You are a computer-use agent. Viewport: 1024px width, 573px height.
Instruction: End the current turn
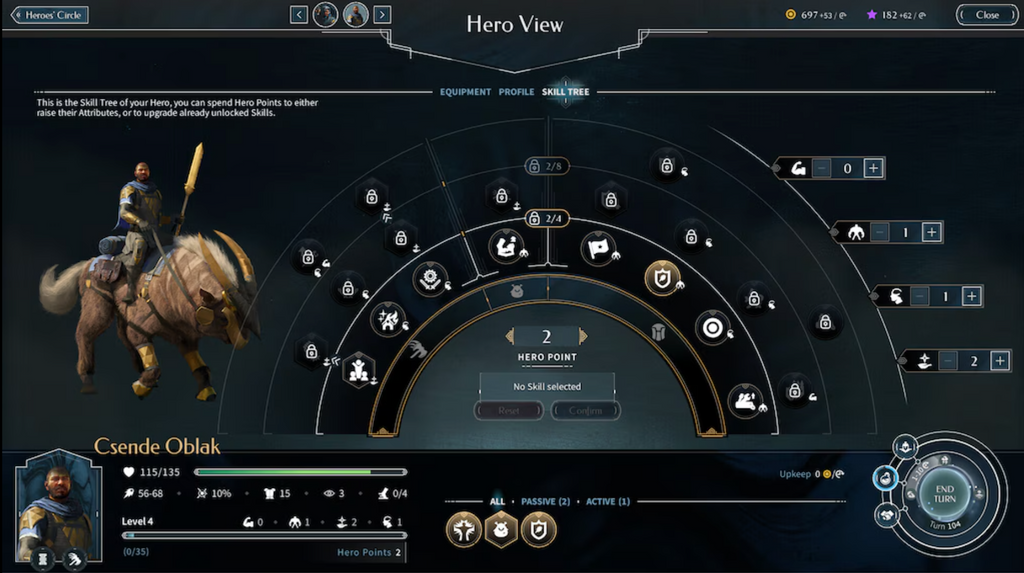[x=944, y=493]
